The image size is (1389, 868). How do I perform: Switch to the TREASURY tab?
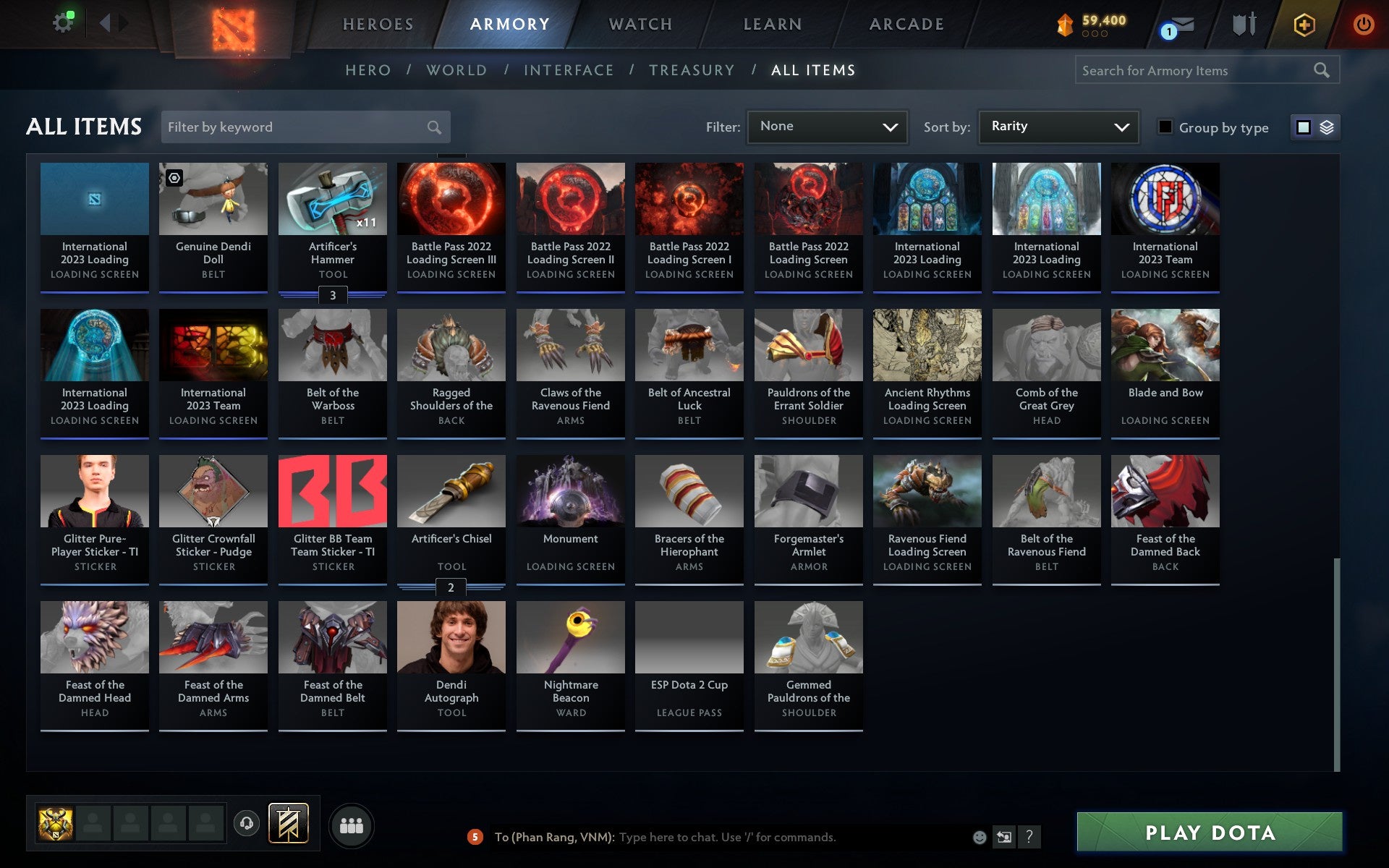click(x=692, y=70)
